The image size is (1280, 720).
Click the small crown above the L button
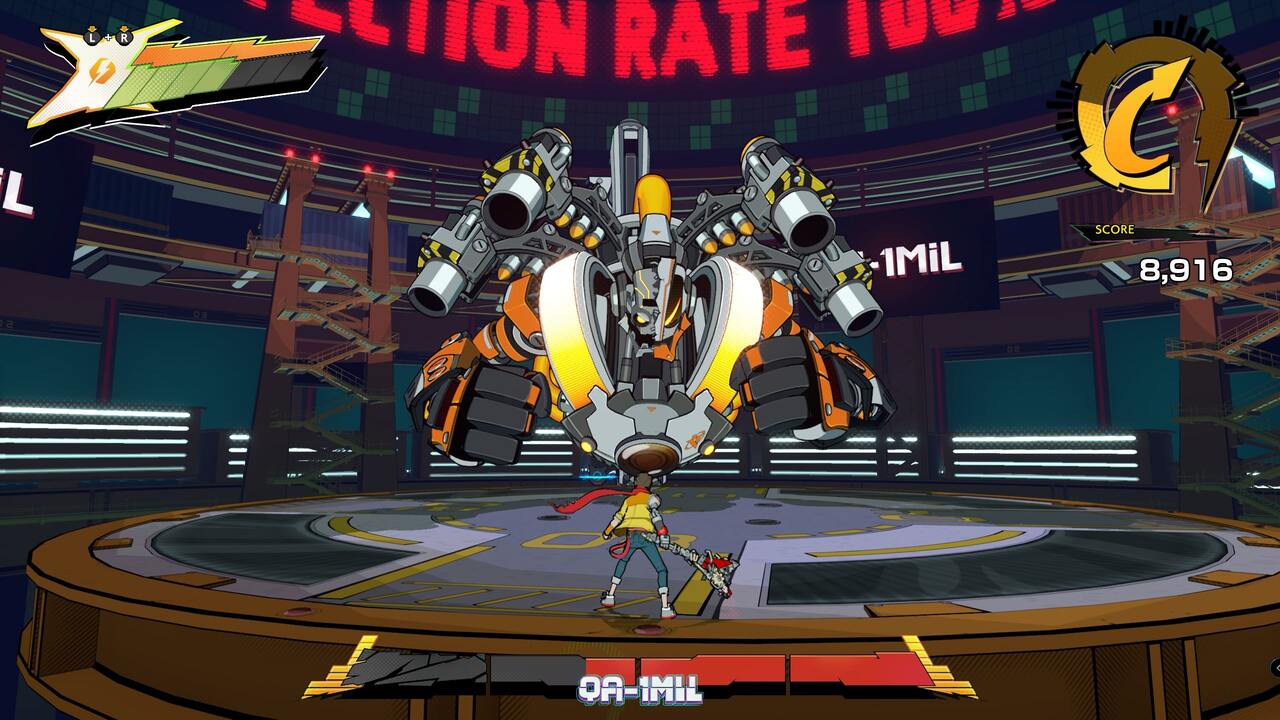tap(91, 28)
